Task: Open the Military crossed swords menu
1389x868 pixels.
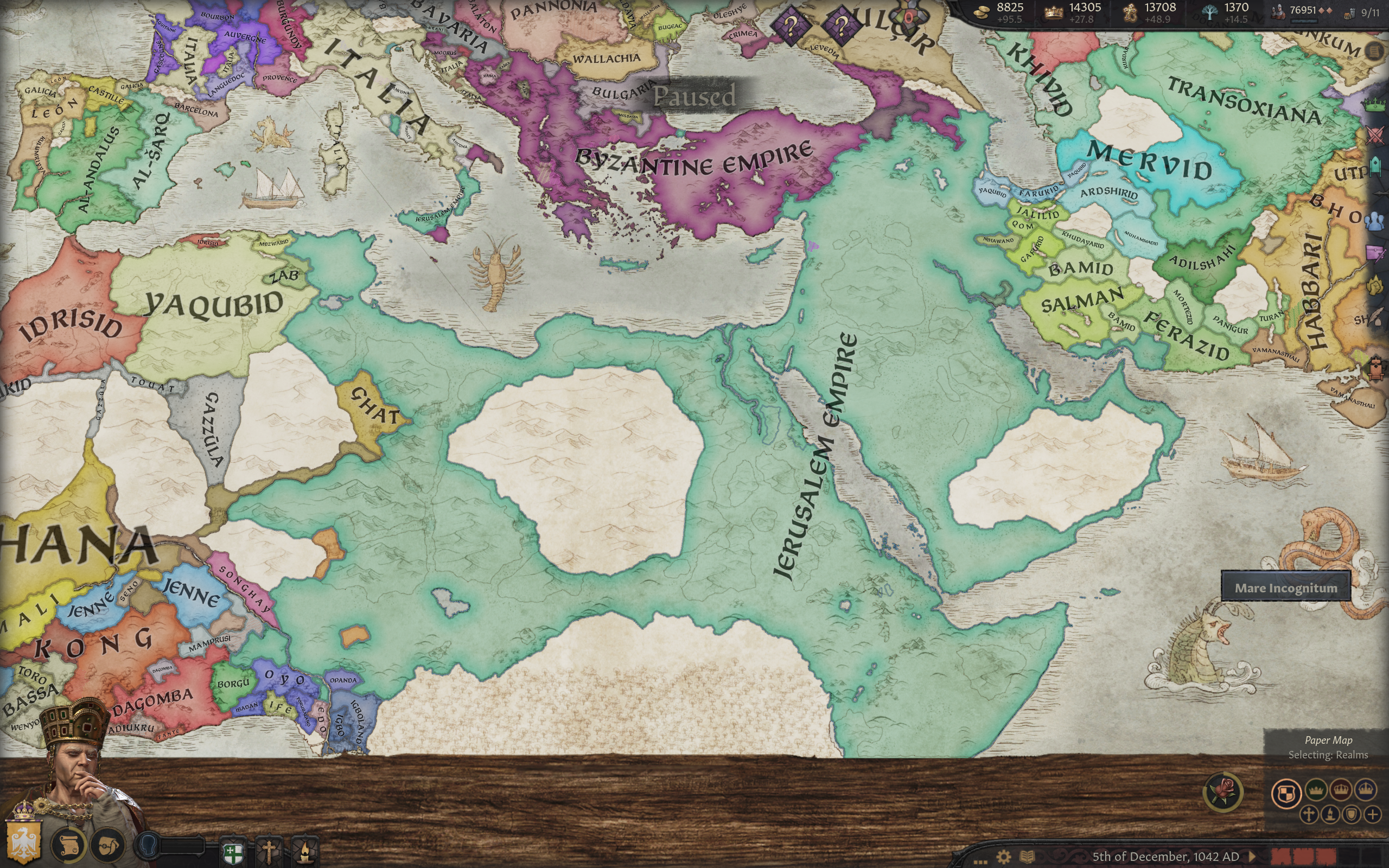Action: (1376, 136)
